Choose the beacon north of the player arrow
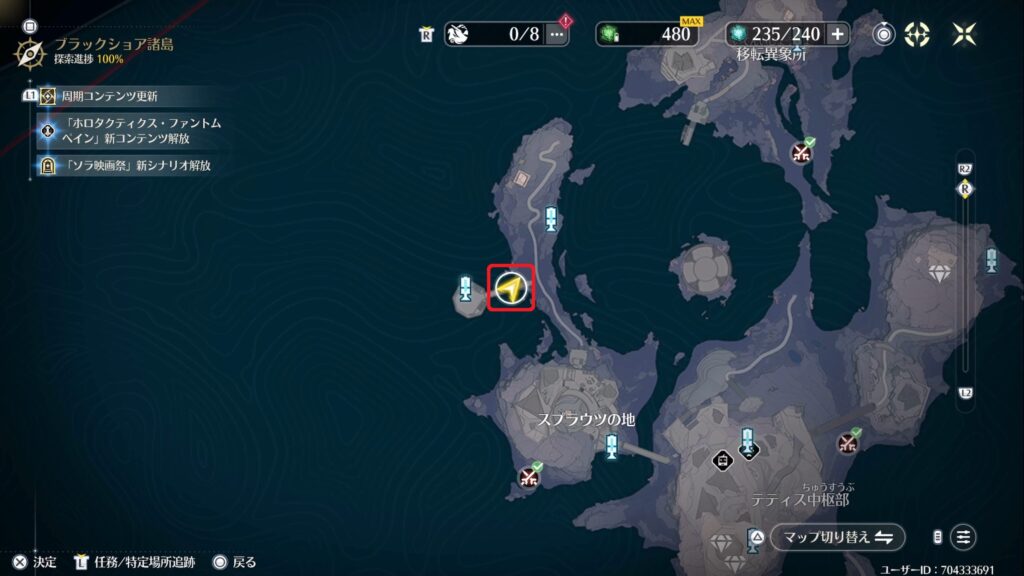The width and height of the screenshot is (1024, 576). pos(551,219)
